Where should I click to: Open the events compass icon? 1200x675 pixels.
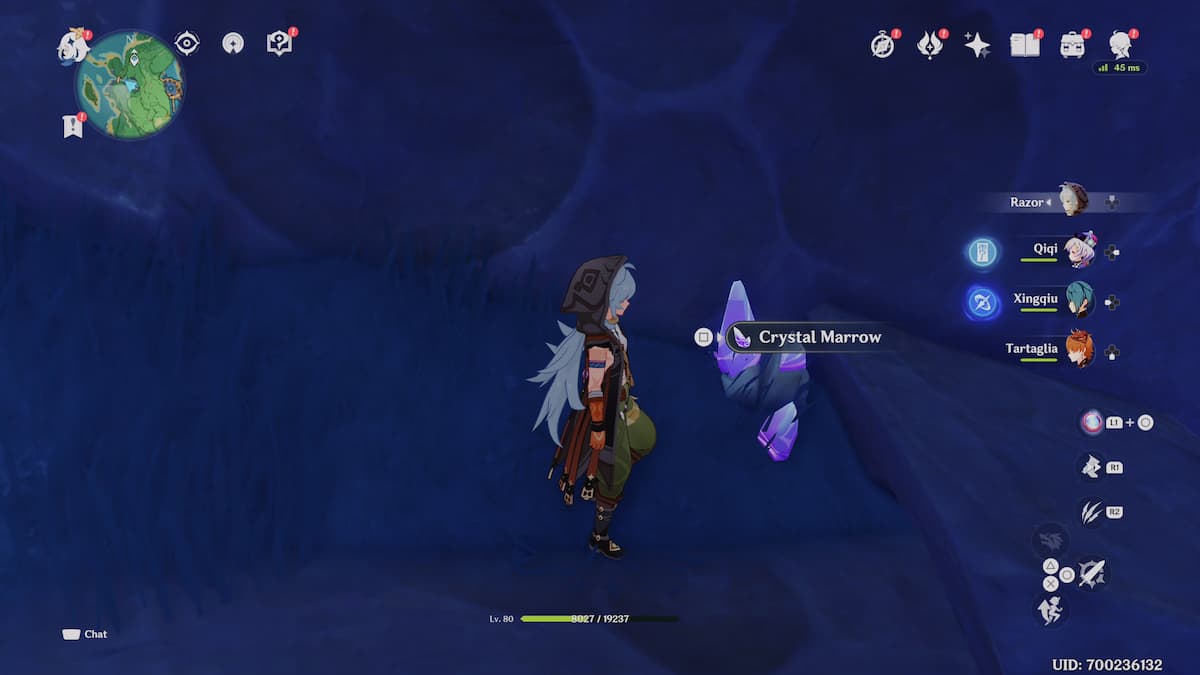[882, 44]
